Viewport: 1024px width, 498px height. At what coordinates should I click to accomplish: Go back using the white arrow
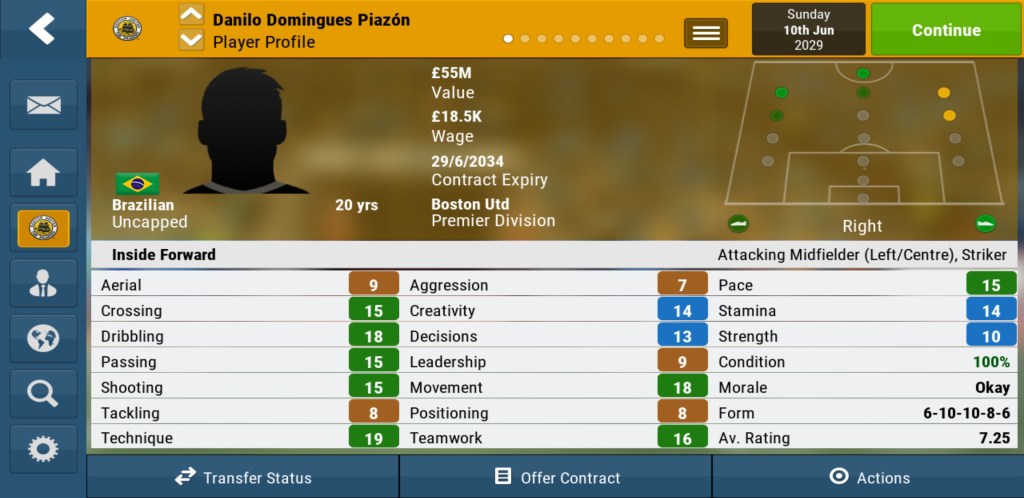click(42, 29)
